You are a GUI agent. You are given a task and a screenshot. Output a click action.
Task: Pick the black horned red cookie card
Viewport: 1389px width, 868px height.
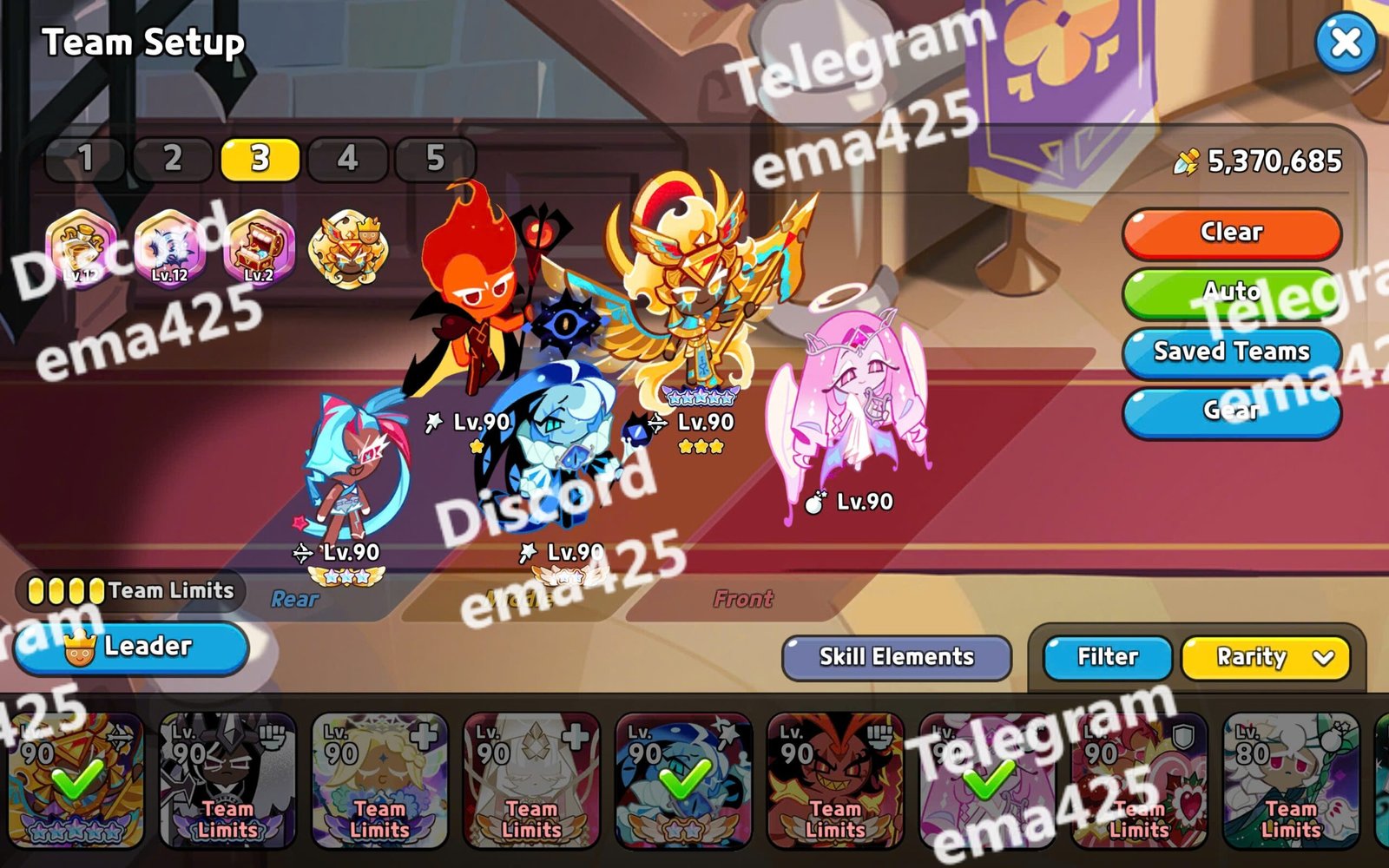coord(835,779)
